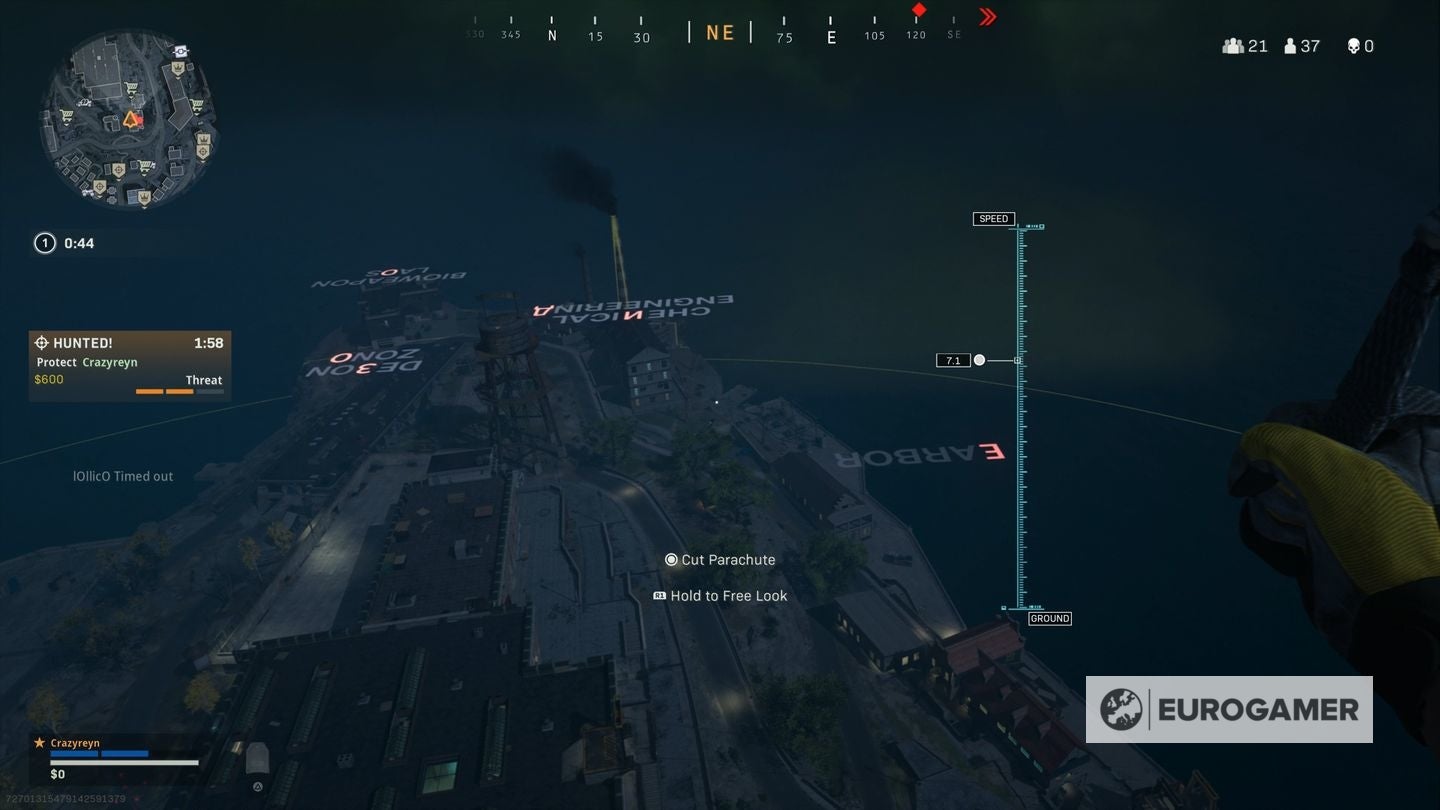Click the players icon showing 37
Viewport: 1440px width, 810px height.
pyautogui.click(x=1290, y=45)
